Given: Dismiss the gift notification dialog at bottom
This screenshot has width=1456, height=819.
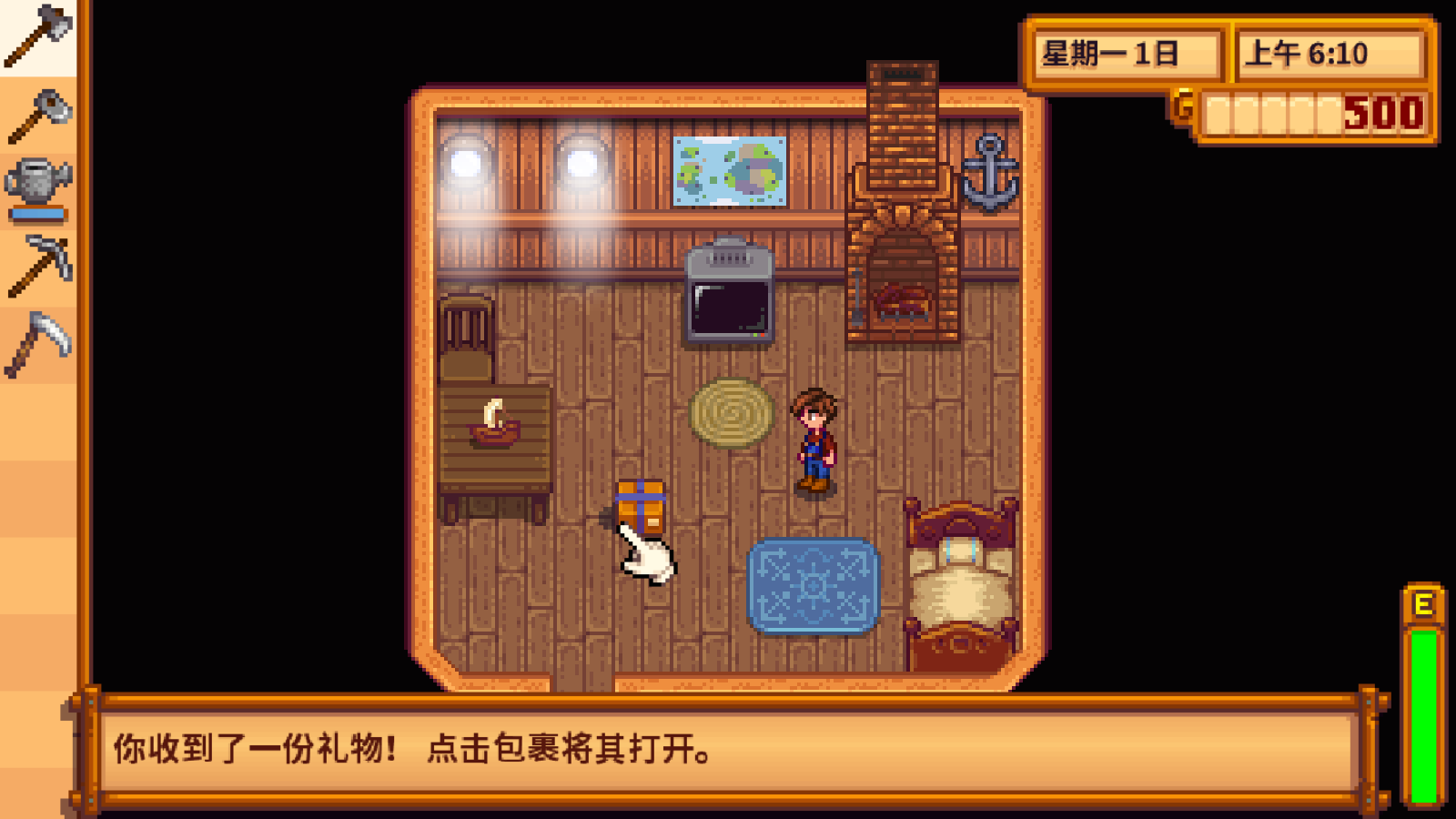Looking at the screenshot, I should 728,746.
